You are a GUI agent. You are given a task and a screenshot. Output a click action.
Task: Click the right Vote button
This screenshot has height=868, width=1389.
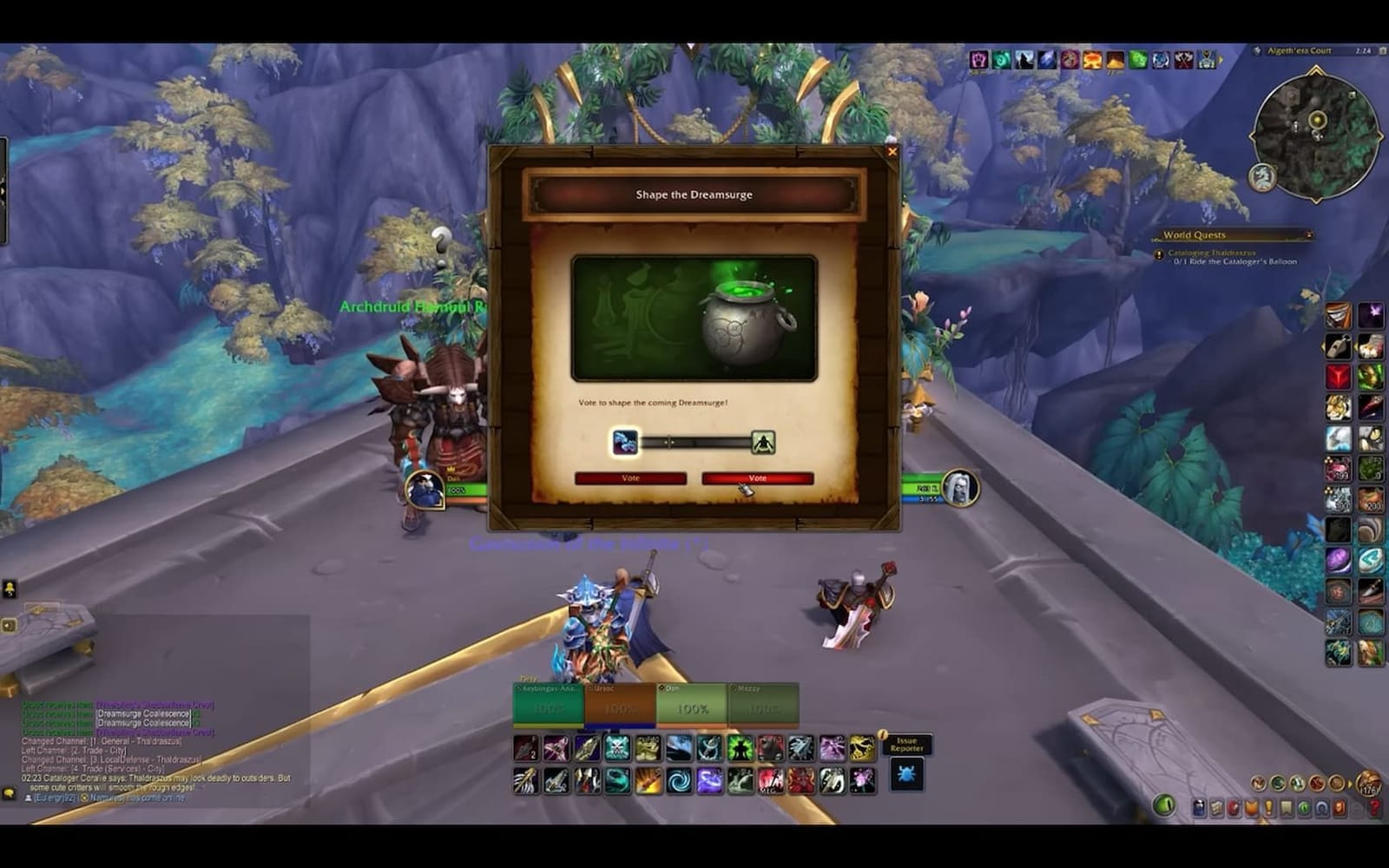(760, 478)
